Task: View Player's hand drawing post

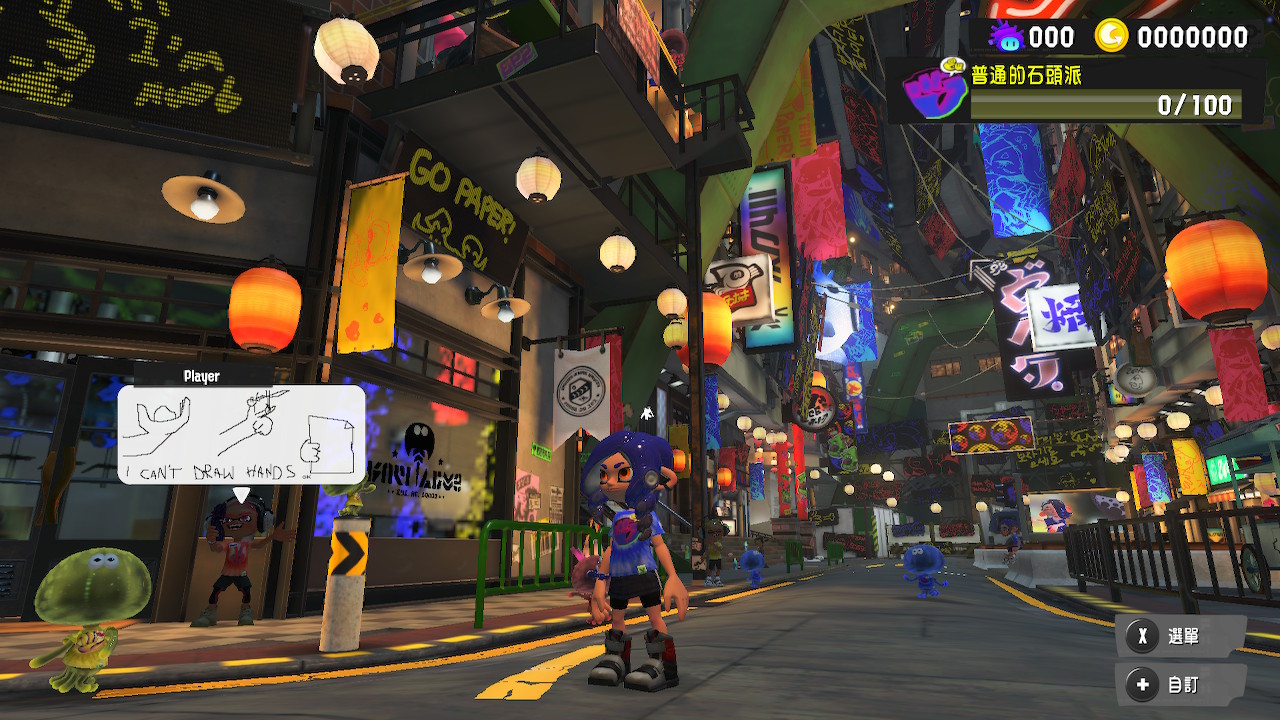Action: pos(241,434)
